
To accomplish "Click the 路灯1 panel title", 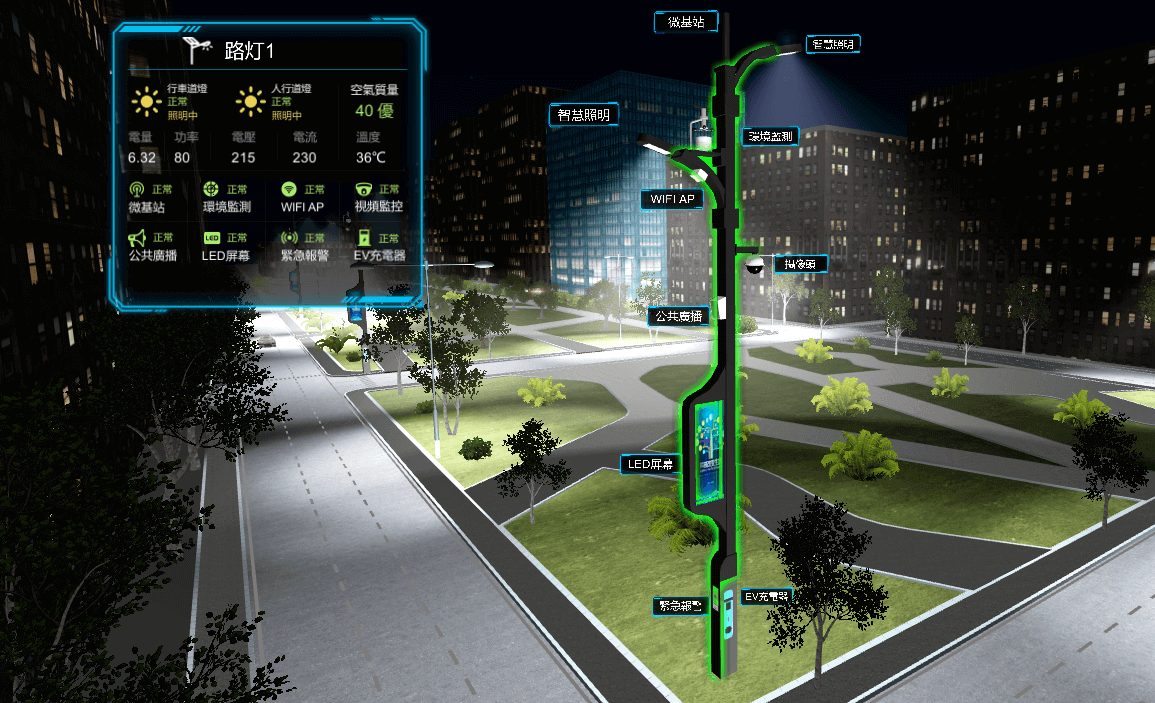I will (249, 50).
